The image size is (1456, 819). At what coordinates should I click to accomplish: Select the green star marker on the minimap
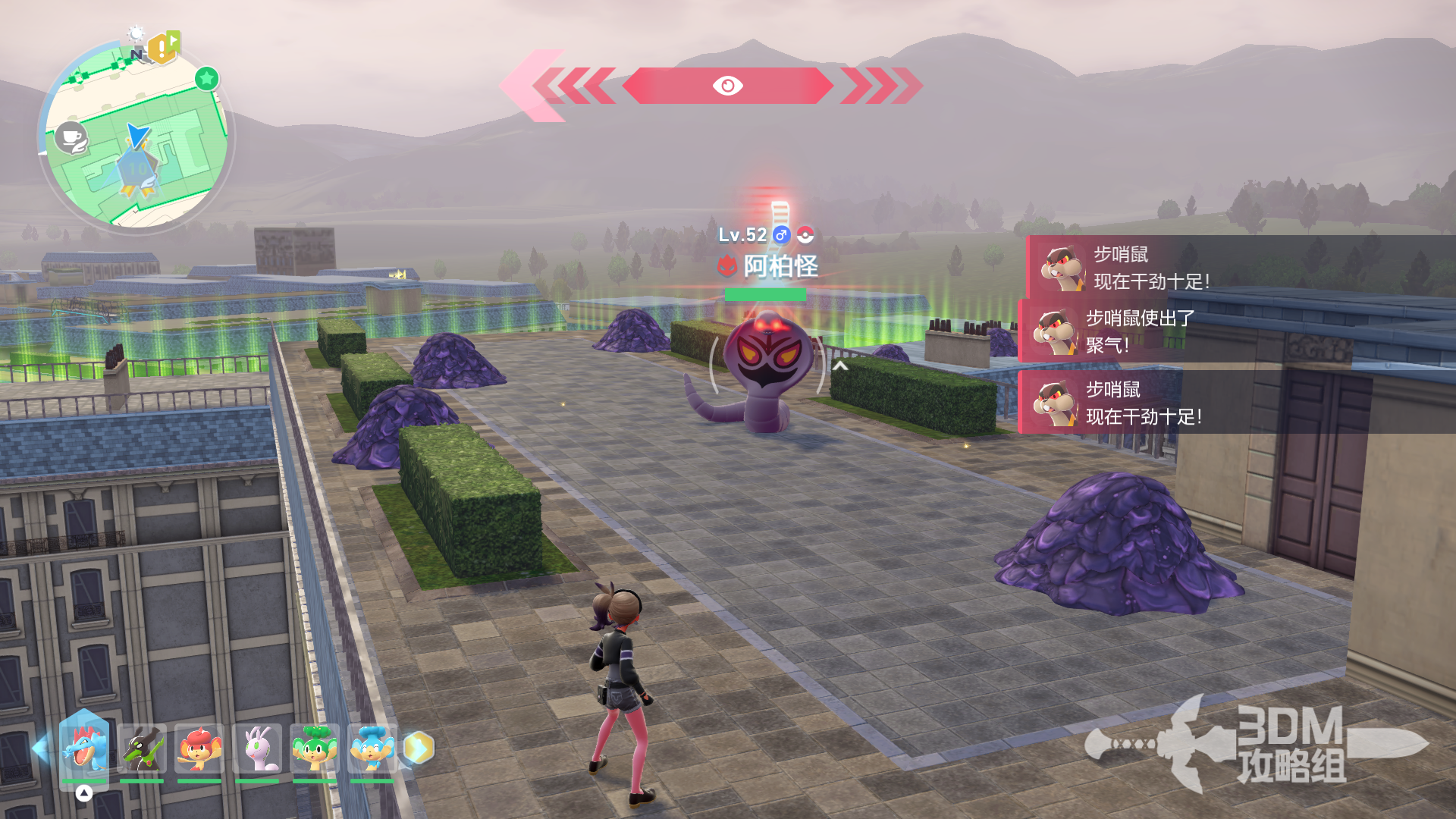(x=206, y=78)
